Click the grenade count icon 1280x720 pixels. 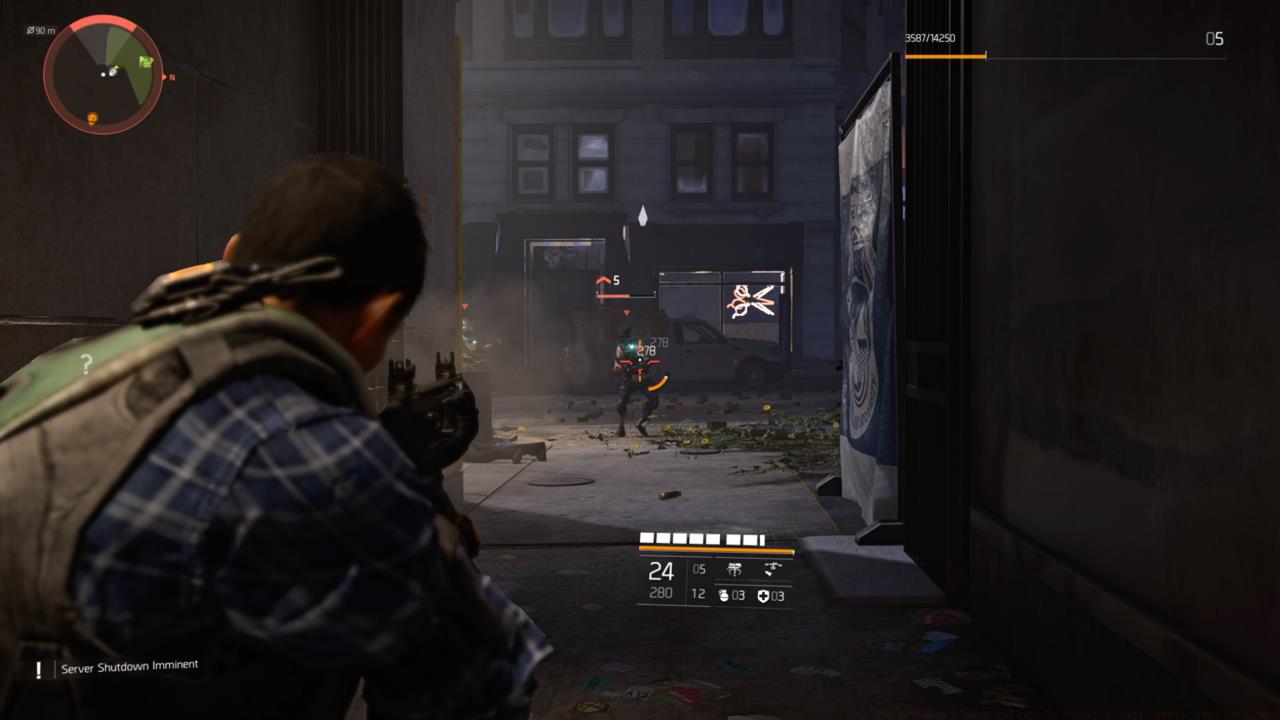(724, 595)
